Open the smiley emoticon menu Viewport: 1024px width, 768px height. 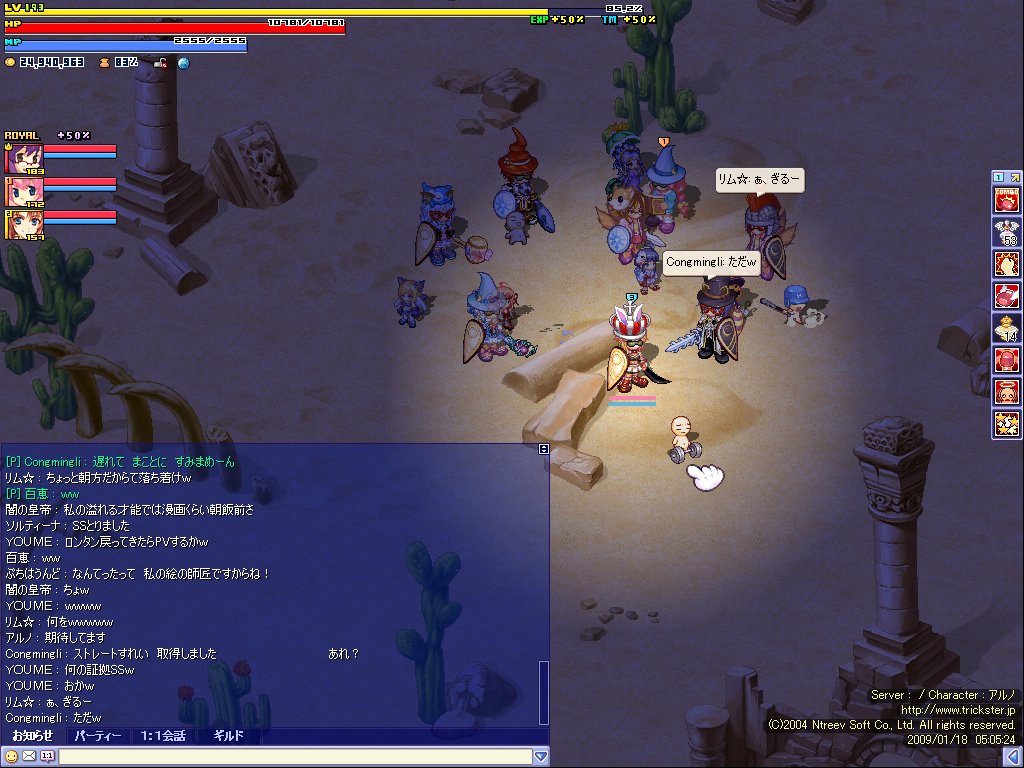click(12, 756)
